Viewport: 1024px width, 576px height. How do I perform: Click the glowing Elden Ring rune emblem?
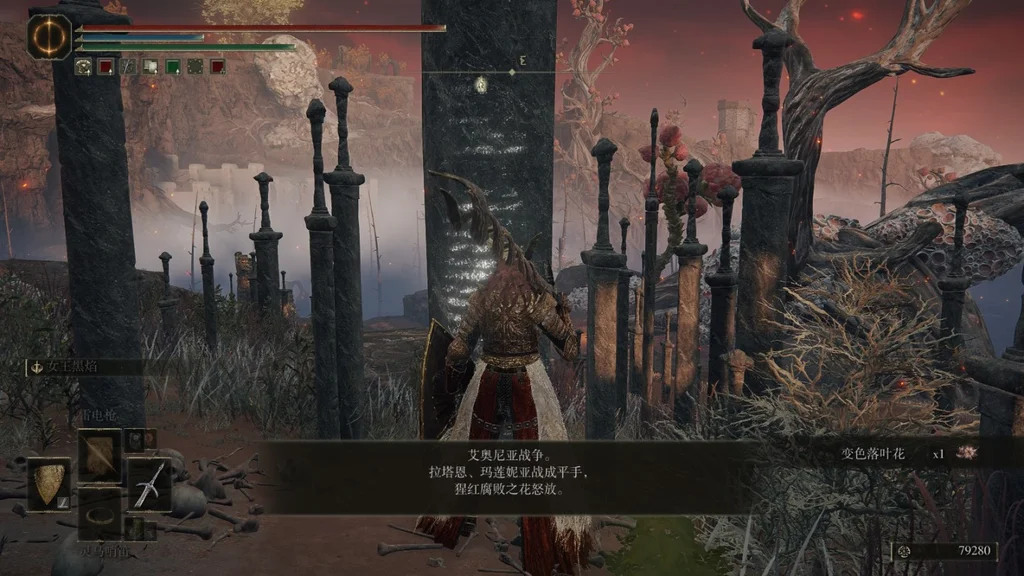pos(49,36)
